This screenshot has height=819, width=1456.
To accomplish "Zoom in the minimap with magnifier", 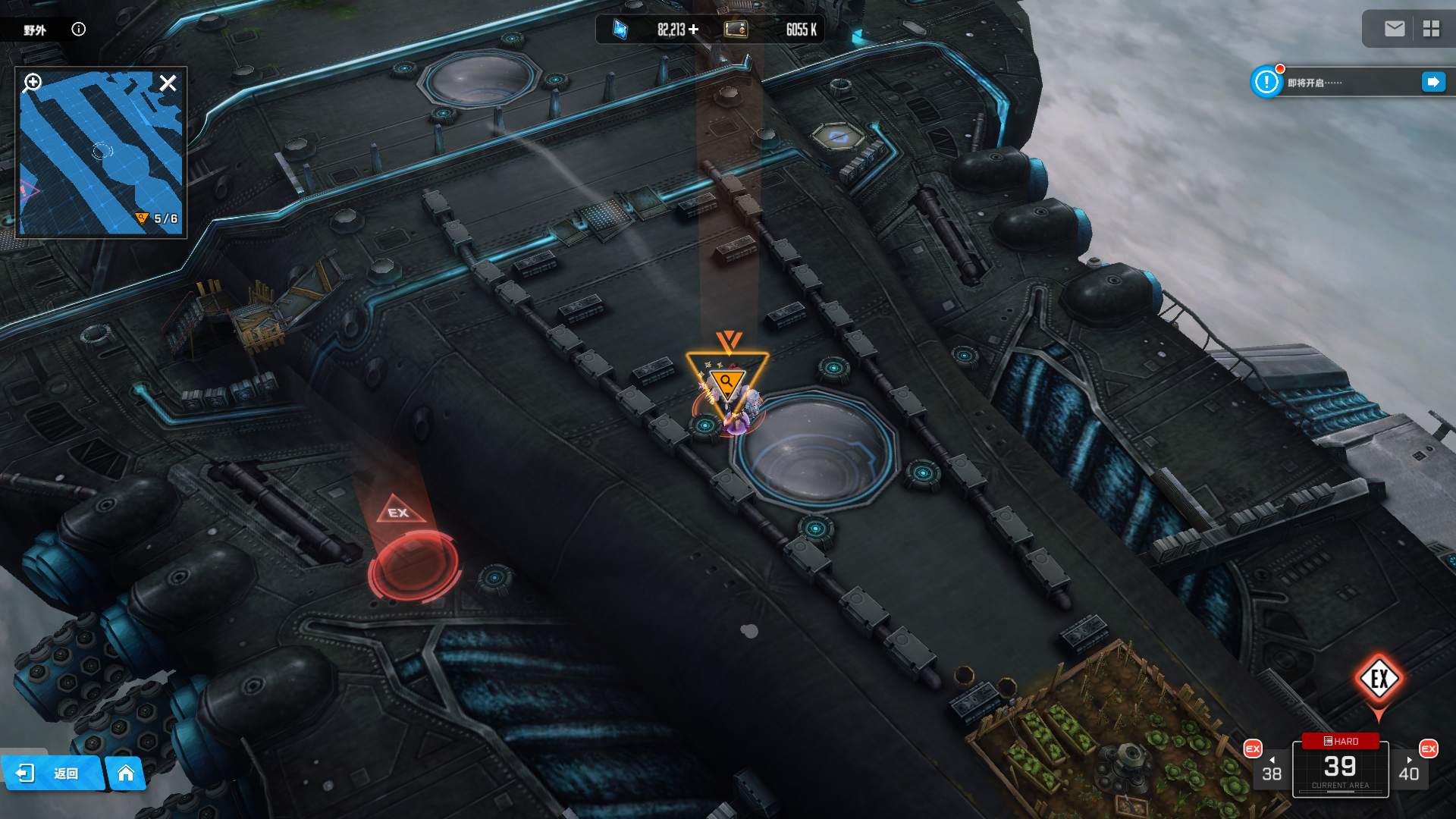I will click(33, 82).
